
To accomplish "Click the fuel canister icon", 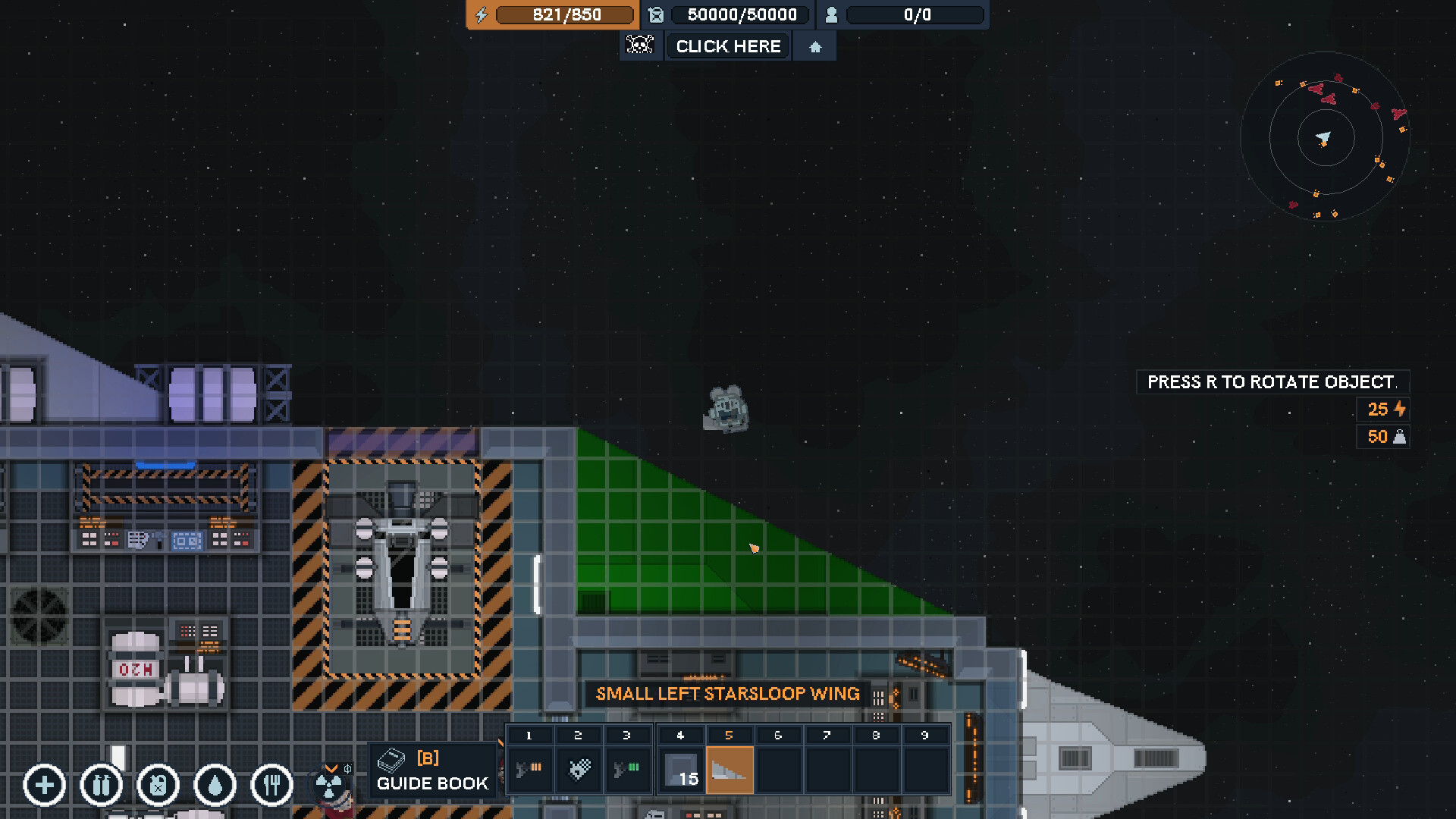I will (x=157, y=786).
